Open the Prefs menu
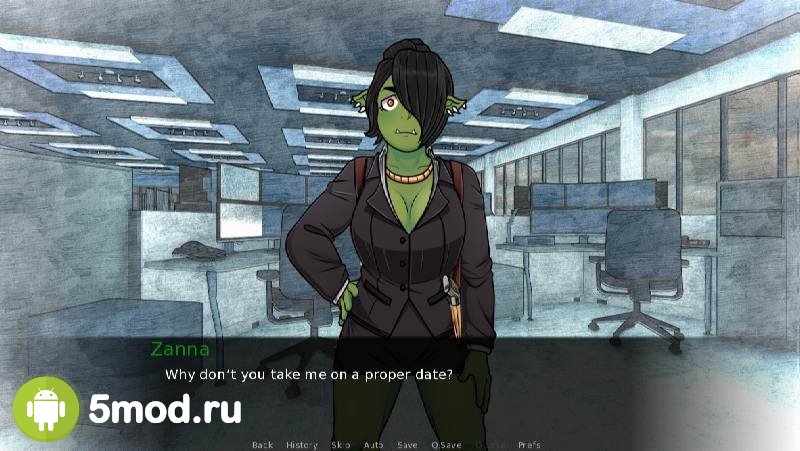This screenshot has width=800, height=451. coord(530,444)
